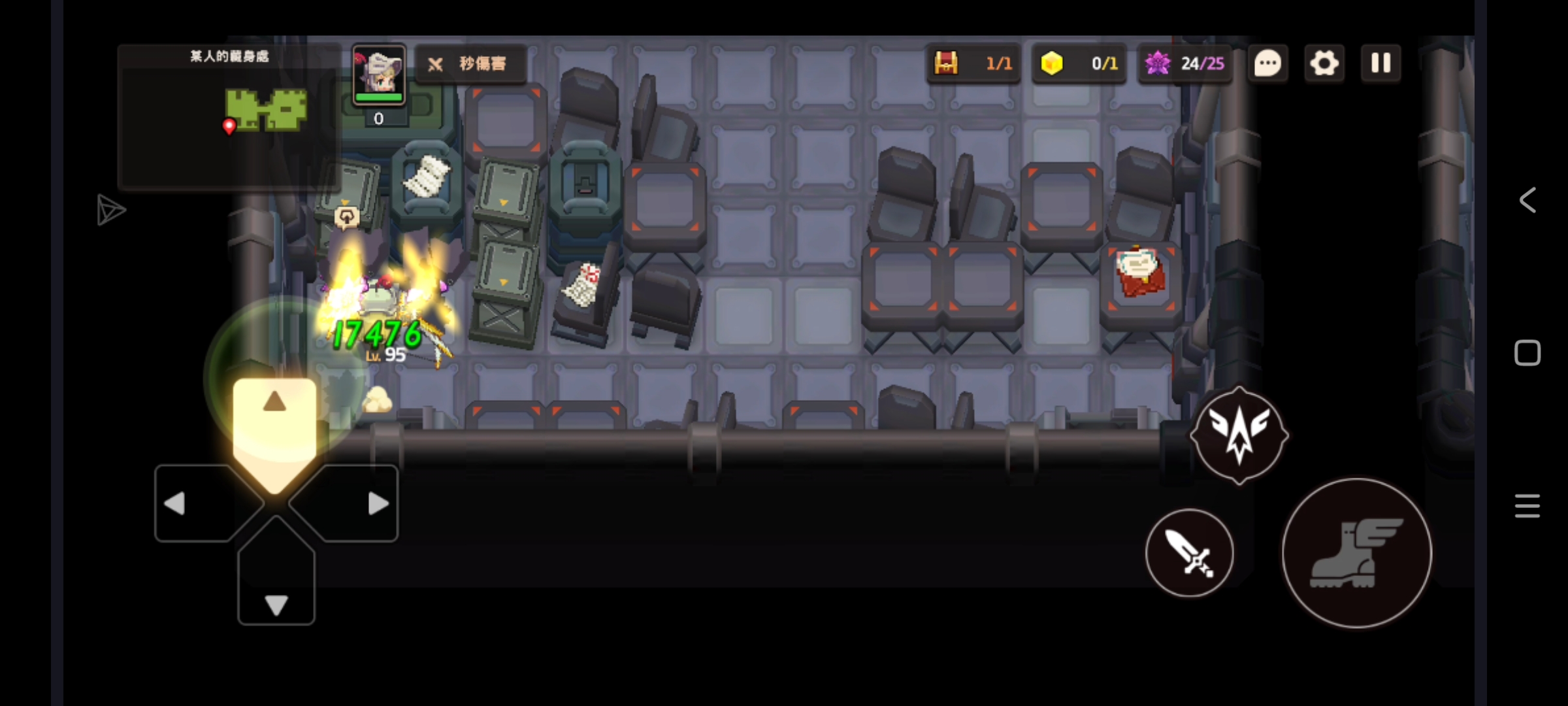1568x706 pixels.
Task: Tap the winged boot dash button
Action: pyautogui.click(x=1356, y=554)
